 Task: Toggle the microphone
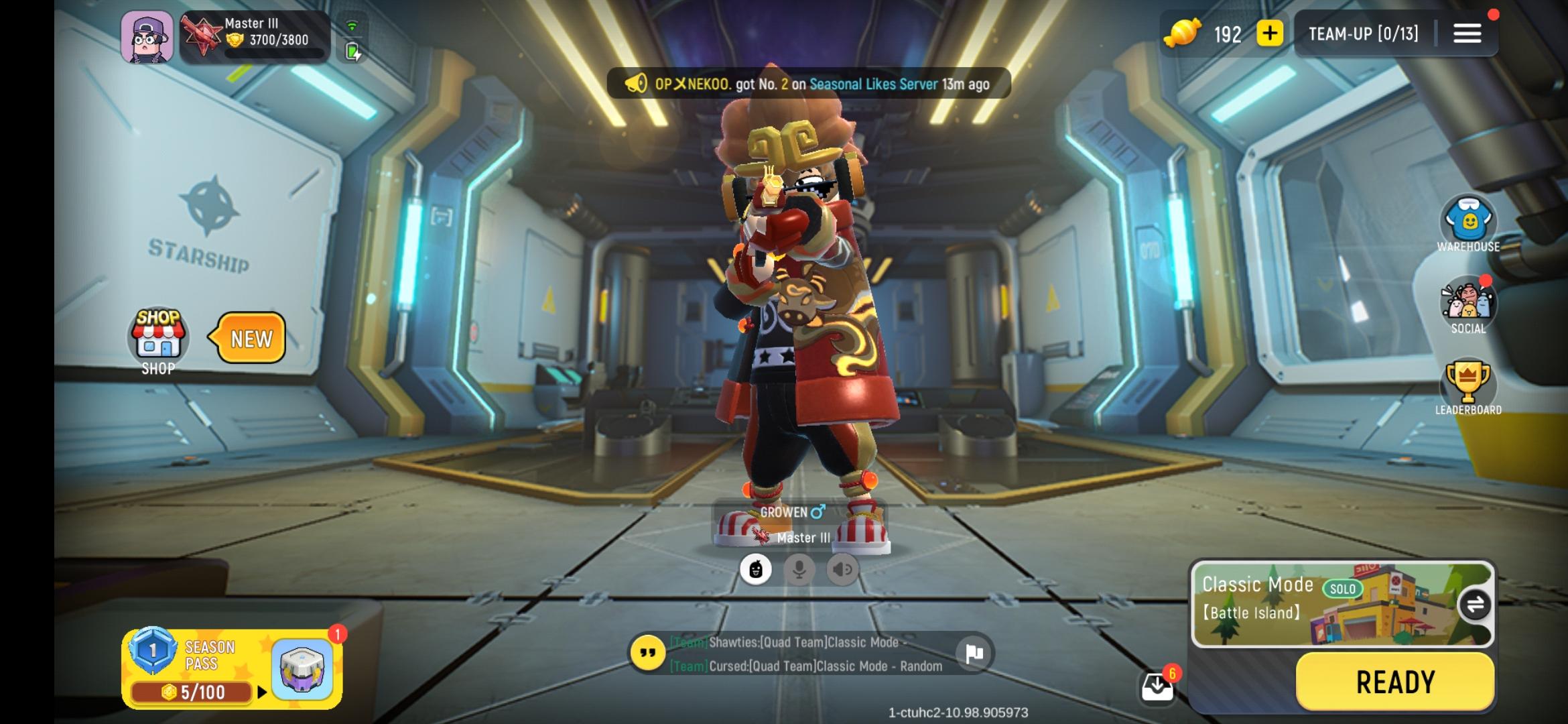point(799,570)
